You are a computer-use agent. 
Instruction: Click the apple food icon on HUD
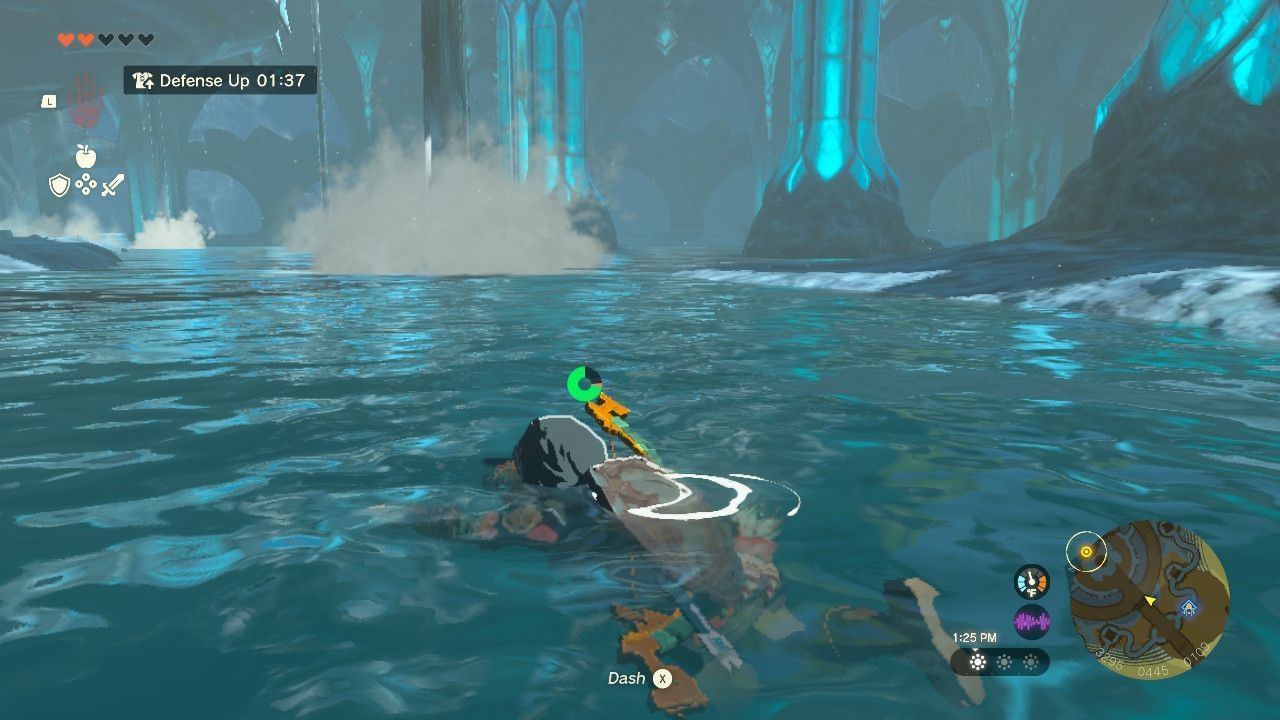pos(86,156)
